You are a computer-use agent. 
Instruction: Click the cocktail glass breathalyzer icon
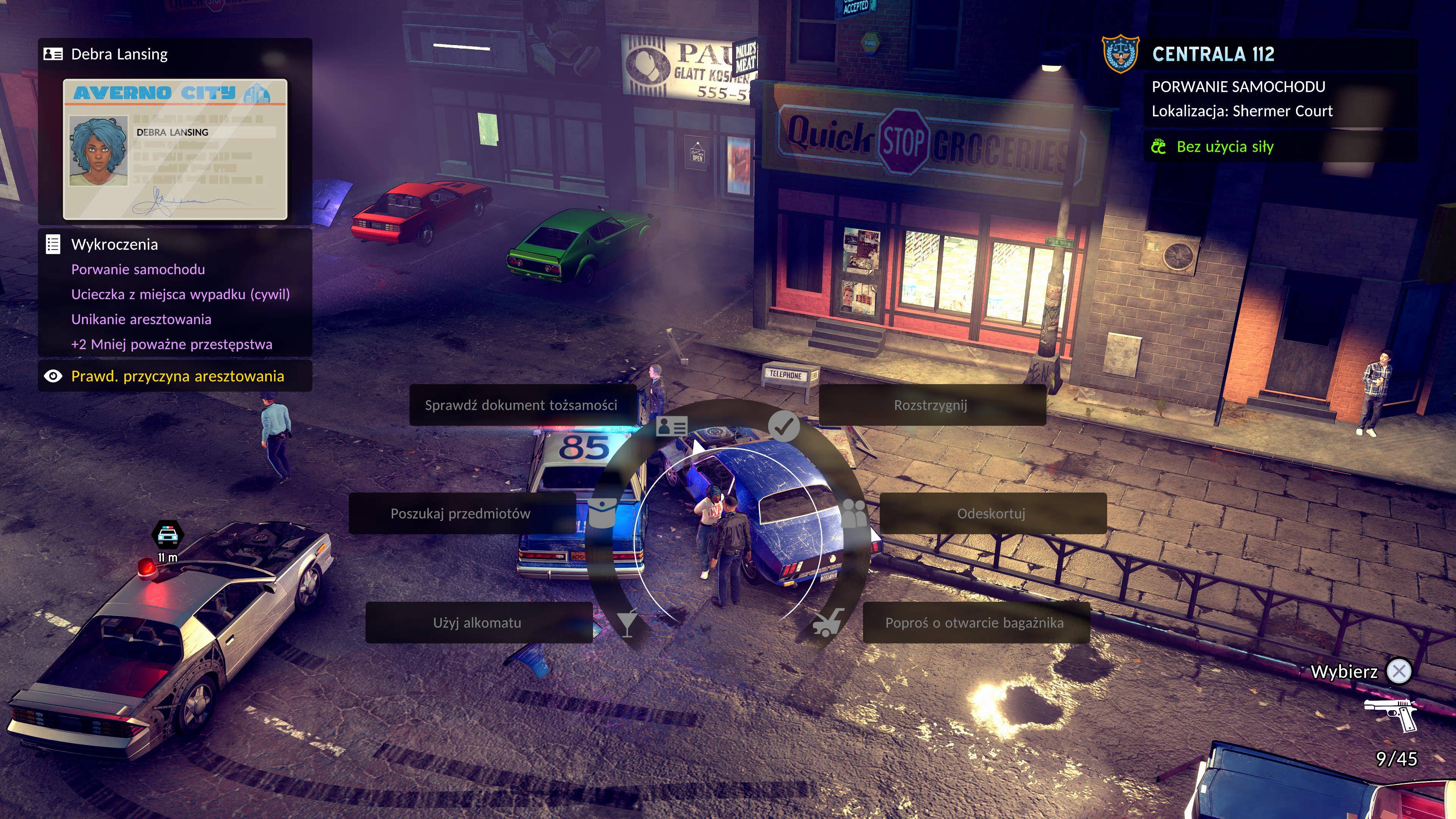pos(628,622)
